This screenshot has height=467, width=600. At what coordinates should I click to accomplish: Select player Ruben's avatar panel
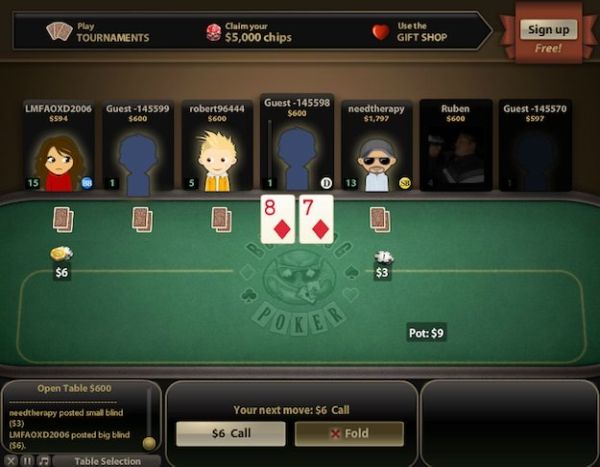[x=455, y=146]
